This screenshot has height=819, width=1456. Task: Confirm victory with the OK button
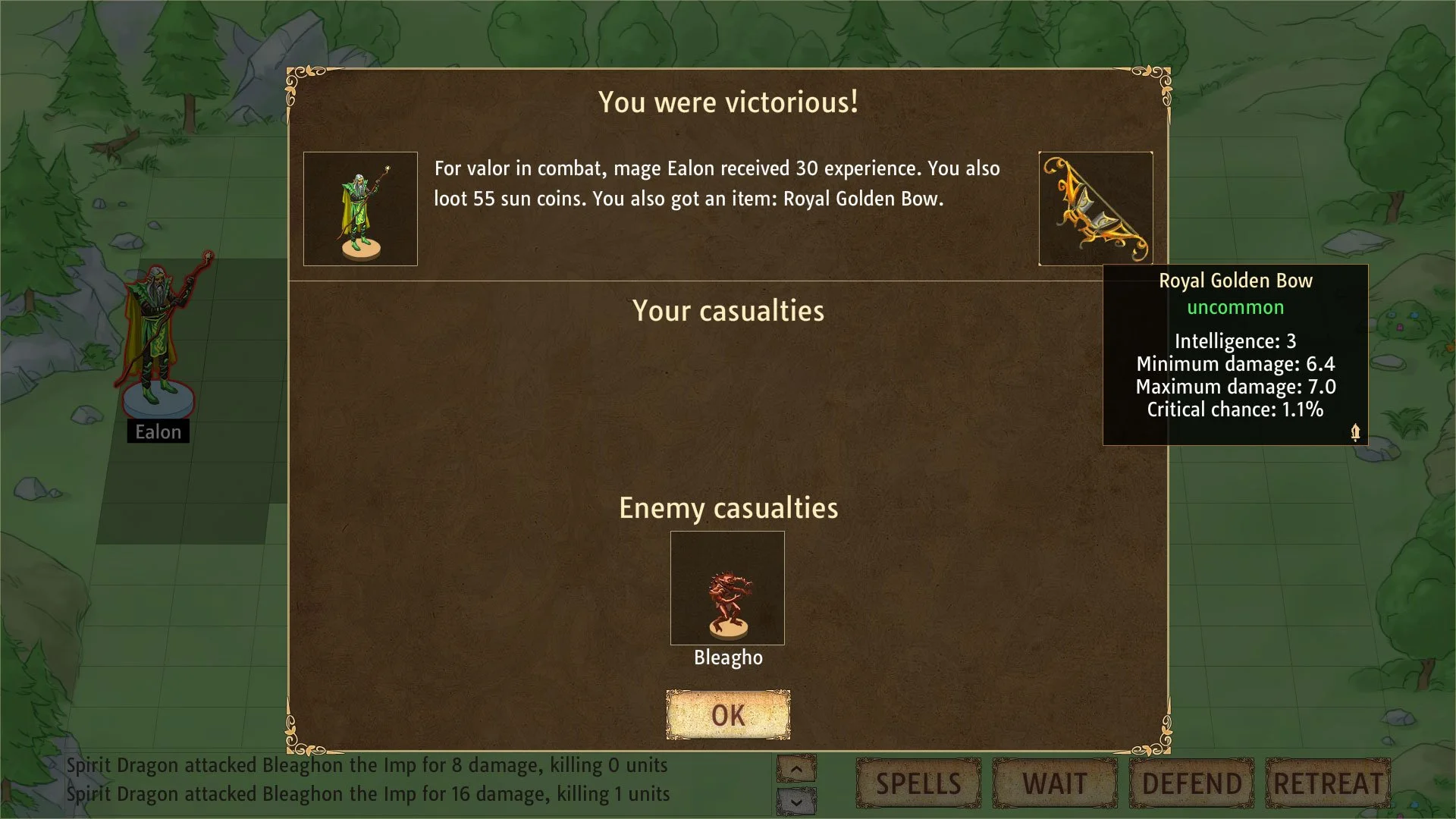click(x=728, y=714)
